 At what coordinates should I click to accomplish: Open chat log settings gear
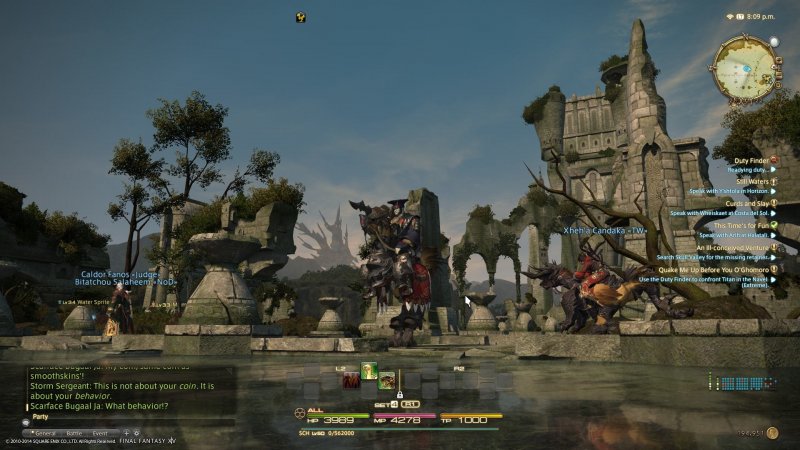point(137,433)
